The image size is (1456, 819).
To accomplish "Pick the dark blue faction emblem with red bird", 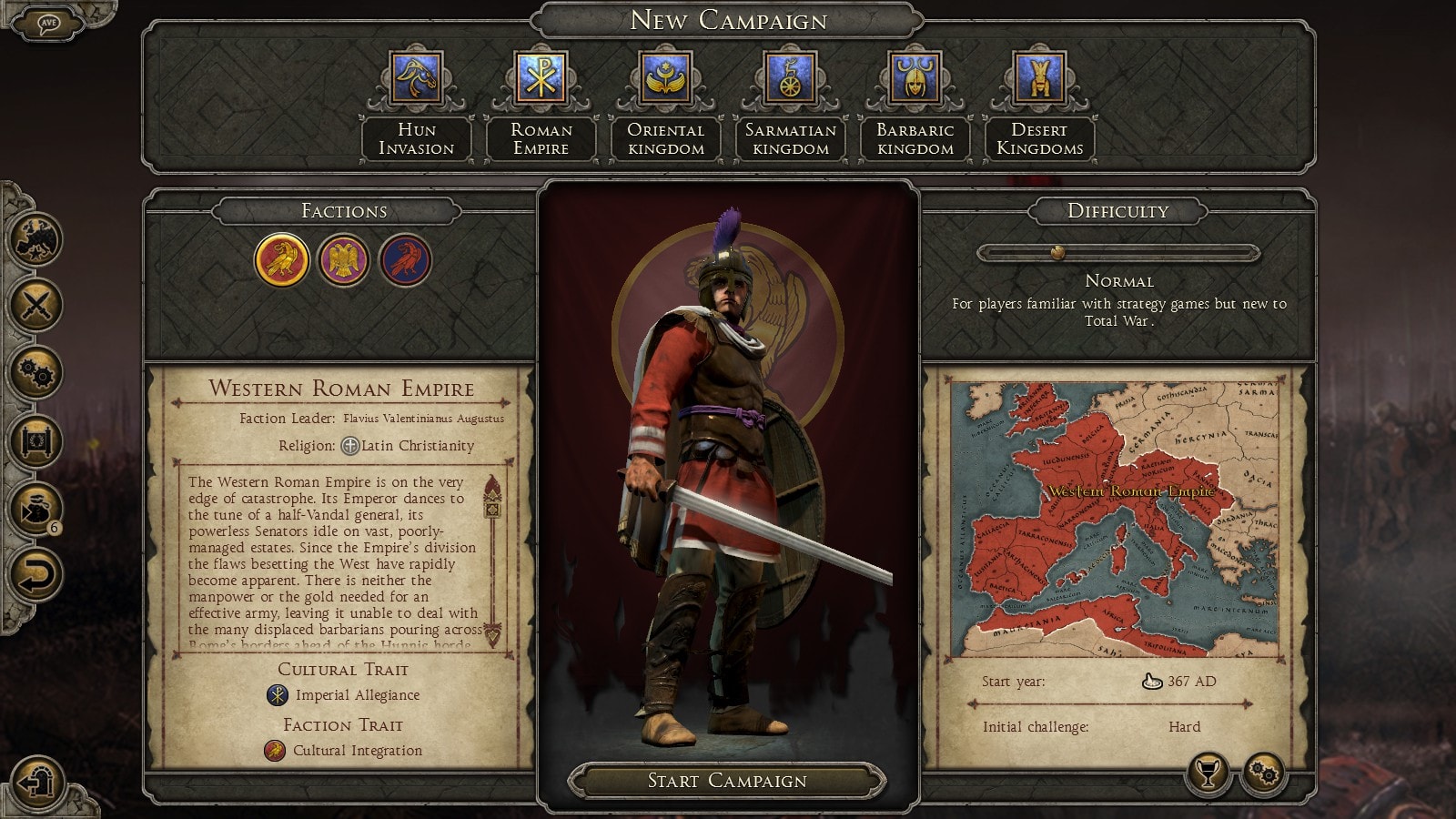I will (x=405, y=260).
